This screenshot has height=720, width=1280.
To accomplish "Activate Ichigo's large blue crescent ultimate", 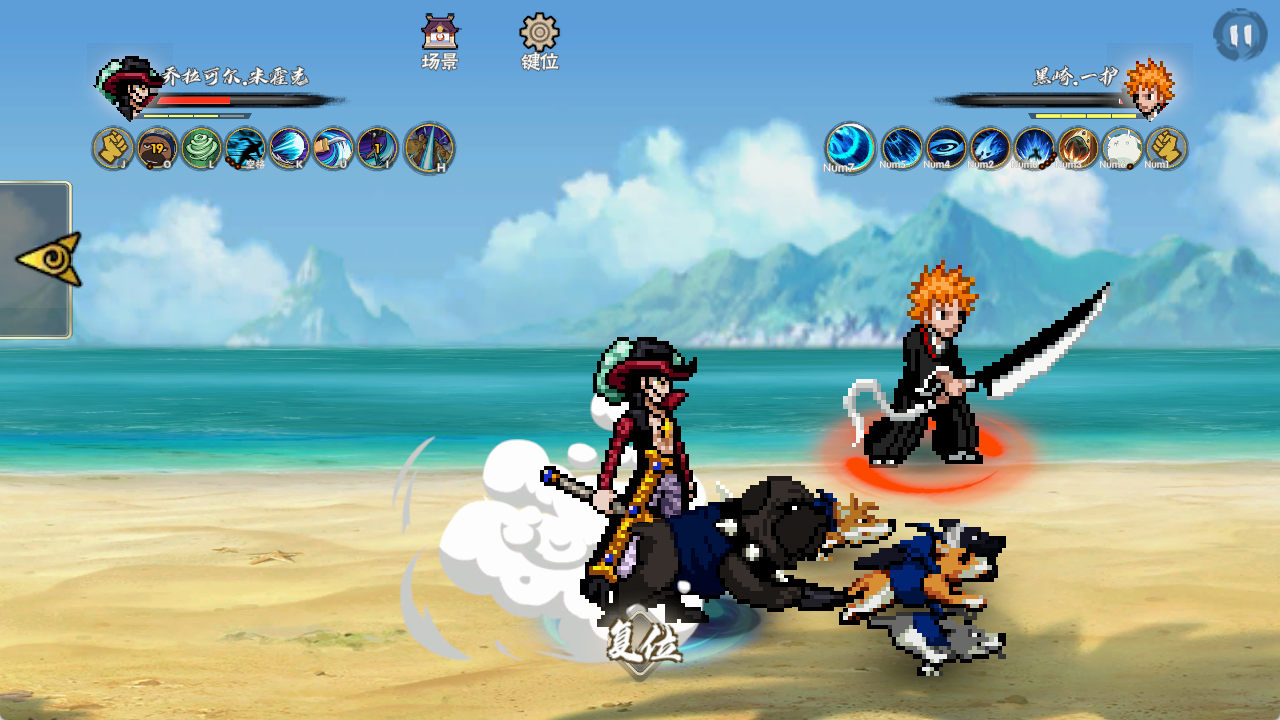I will pos(850,147).
